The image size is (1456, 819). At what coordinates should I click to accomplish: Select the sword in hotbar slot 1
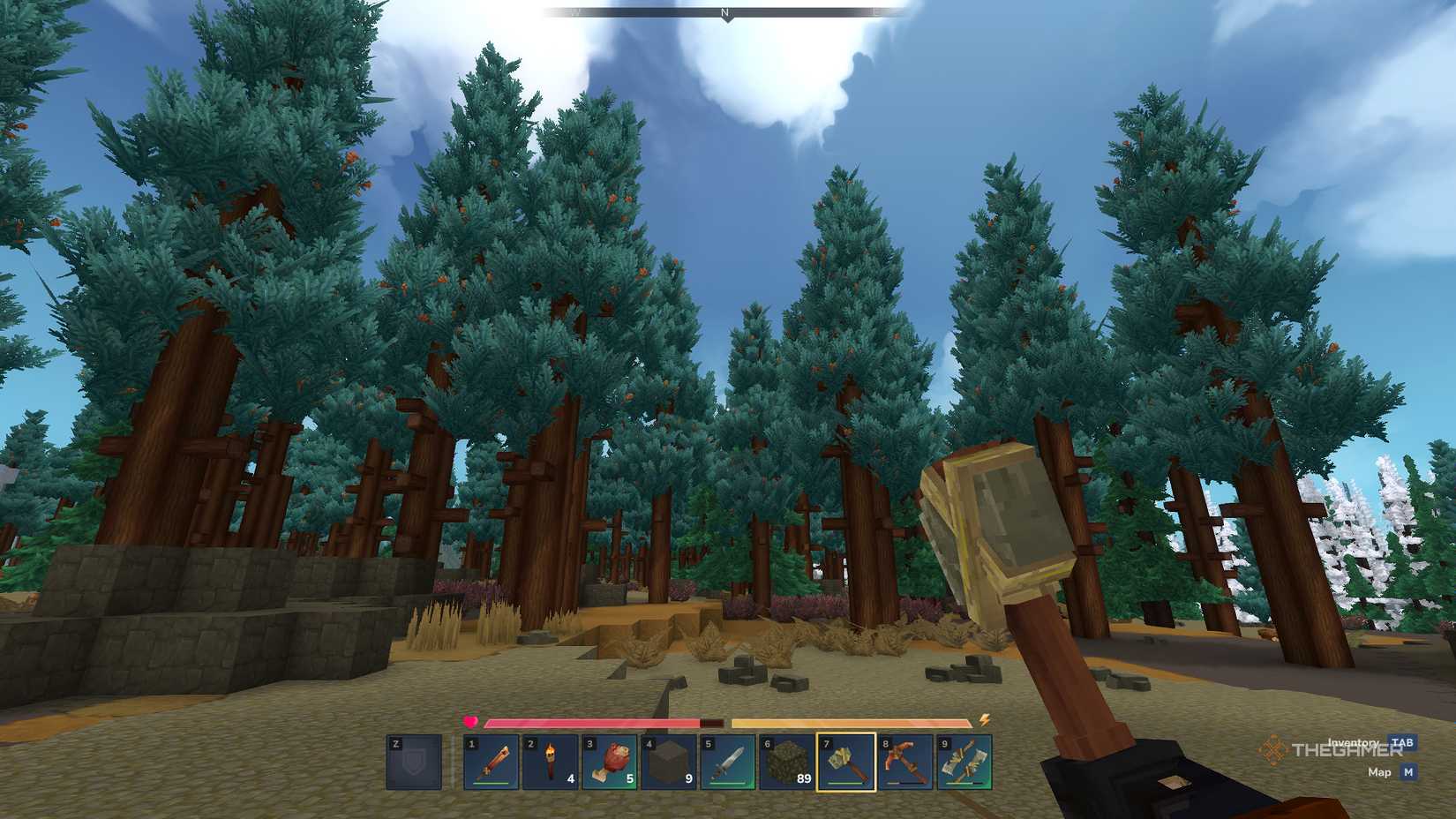pyautogui.click(x=492, y=761)
